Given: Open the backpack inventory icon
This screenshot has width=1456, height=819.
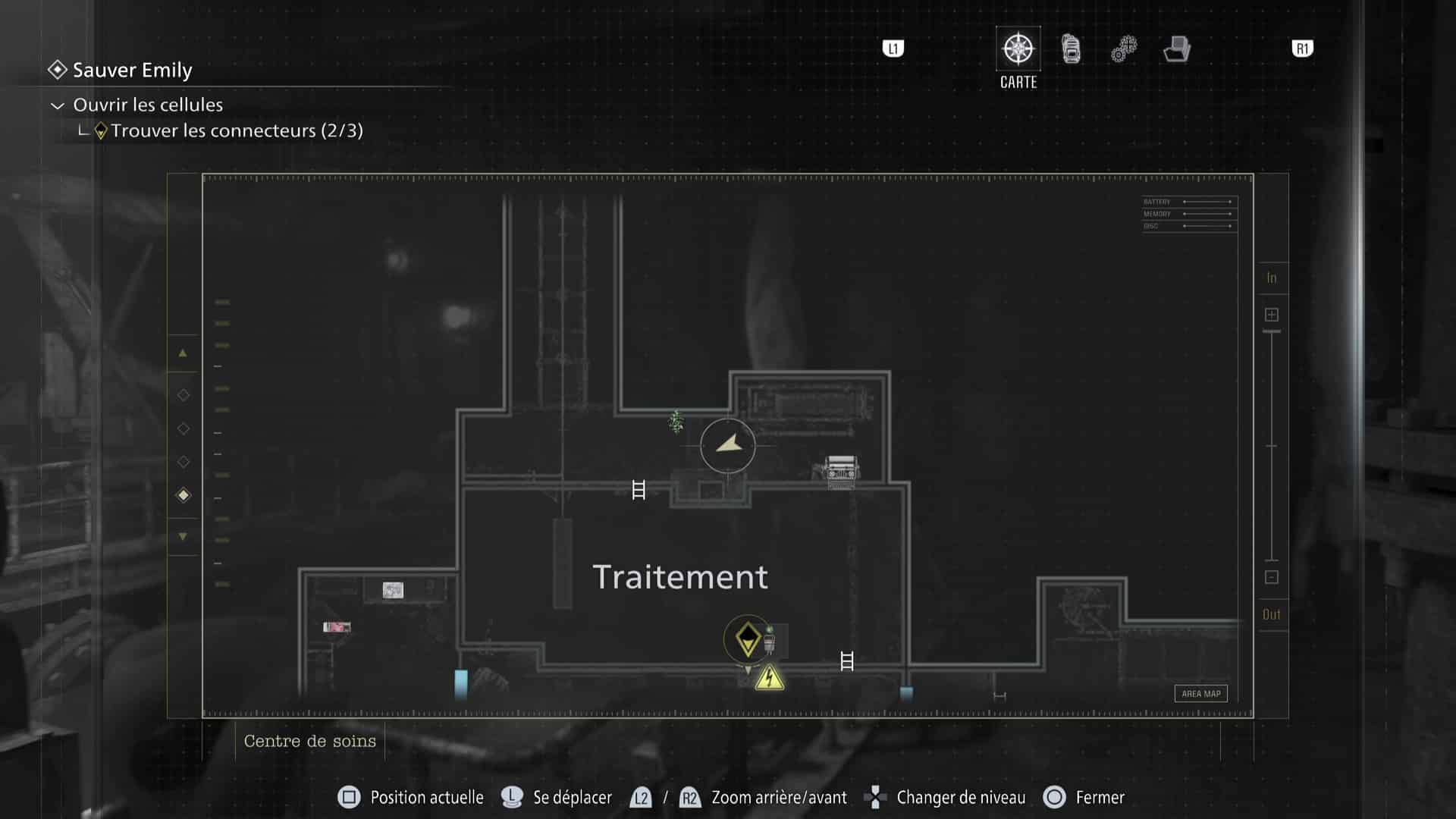Looking at the screenshot, I should pos(1070,48).
